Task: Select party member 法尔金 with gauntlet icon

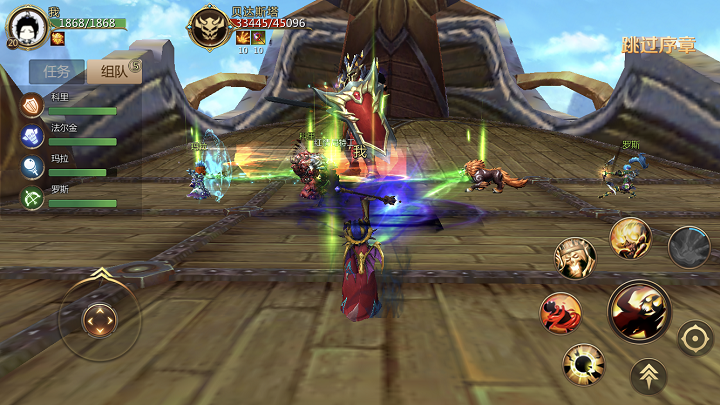Action: pos(33,136)
